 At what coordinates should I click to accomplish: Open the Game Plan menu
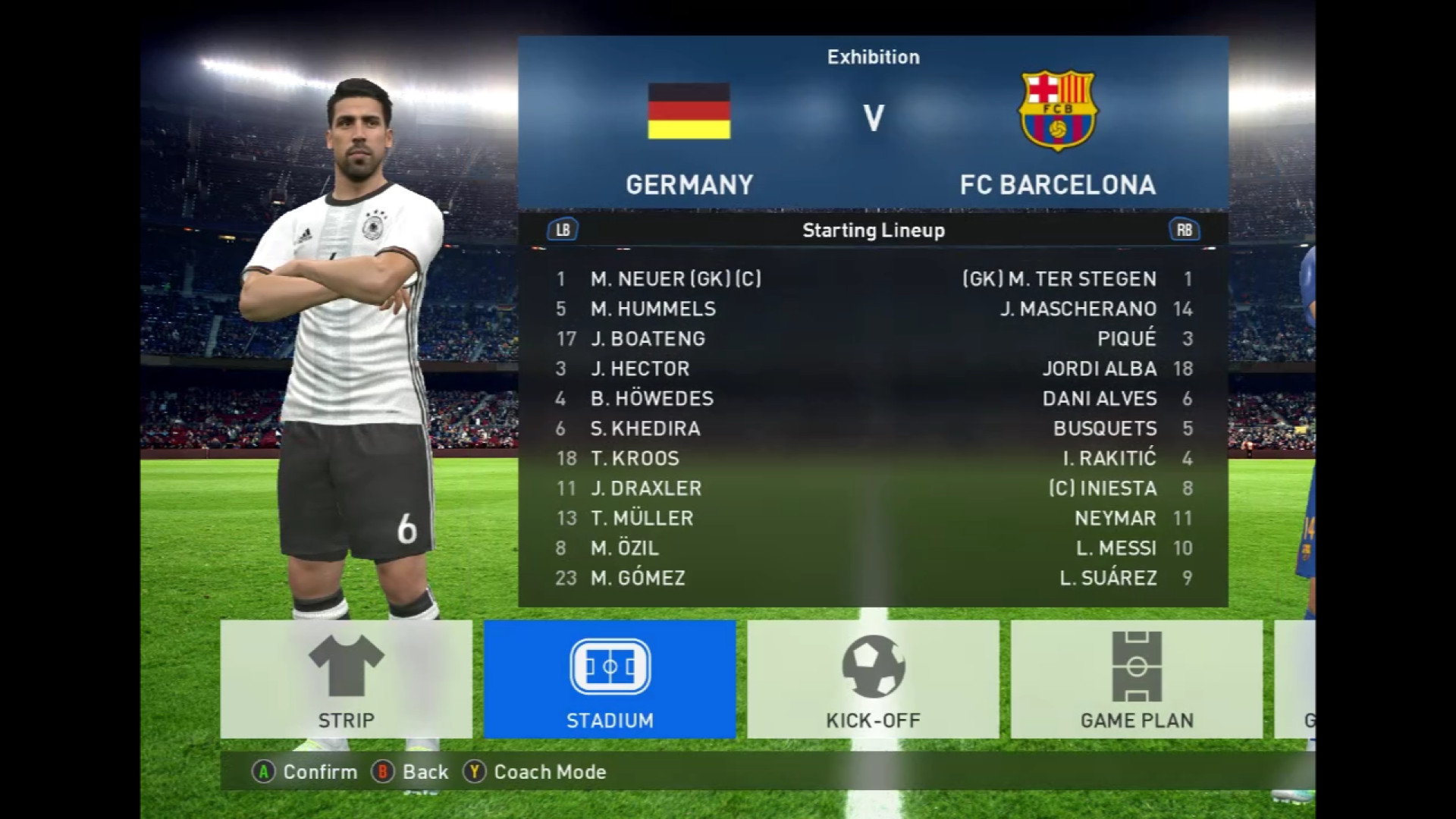coord(1136,679)
